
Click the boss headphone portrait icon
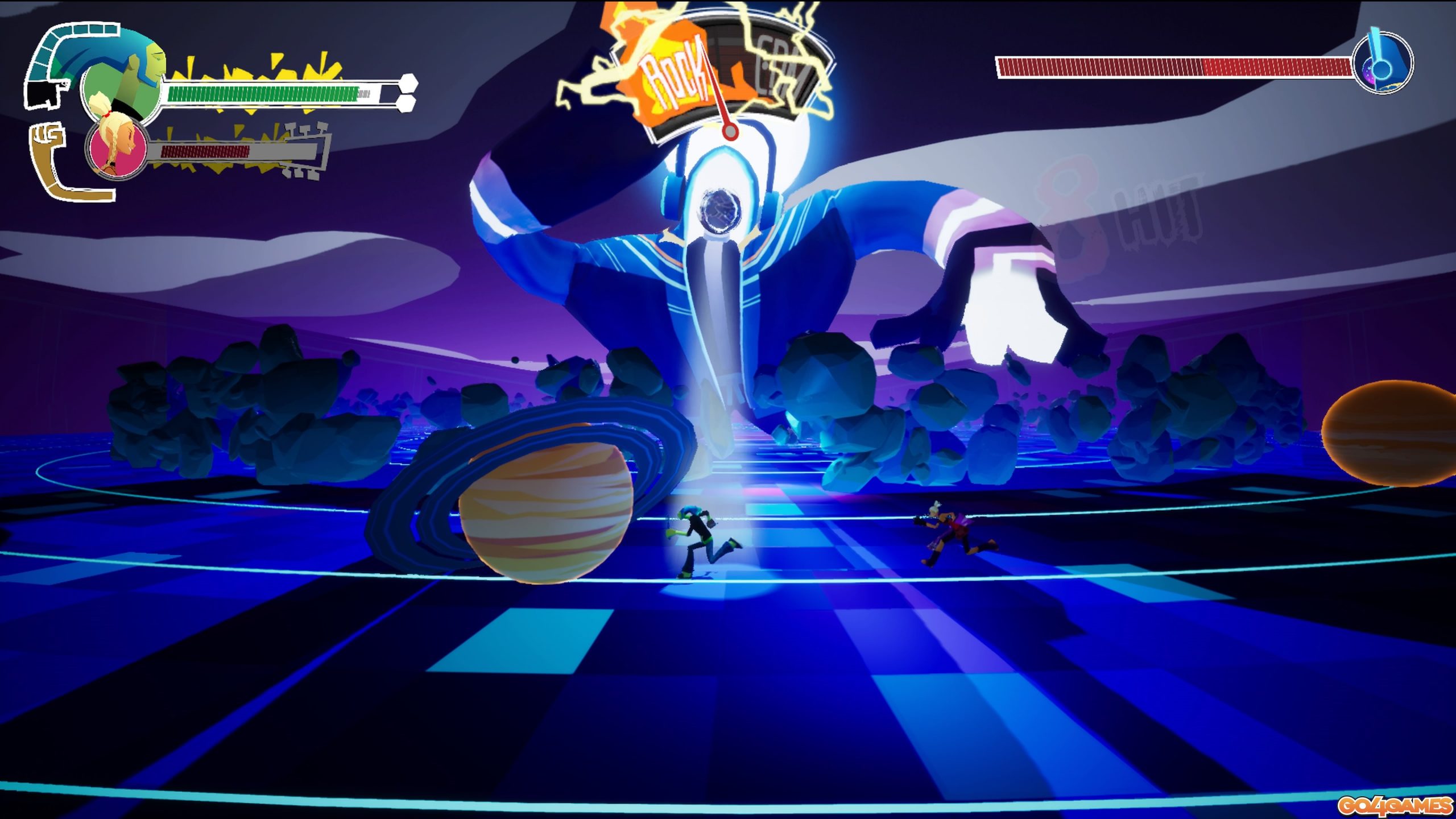pos(1383,64)
